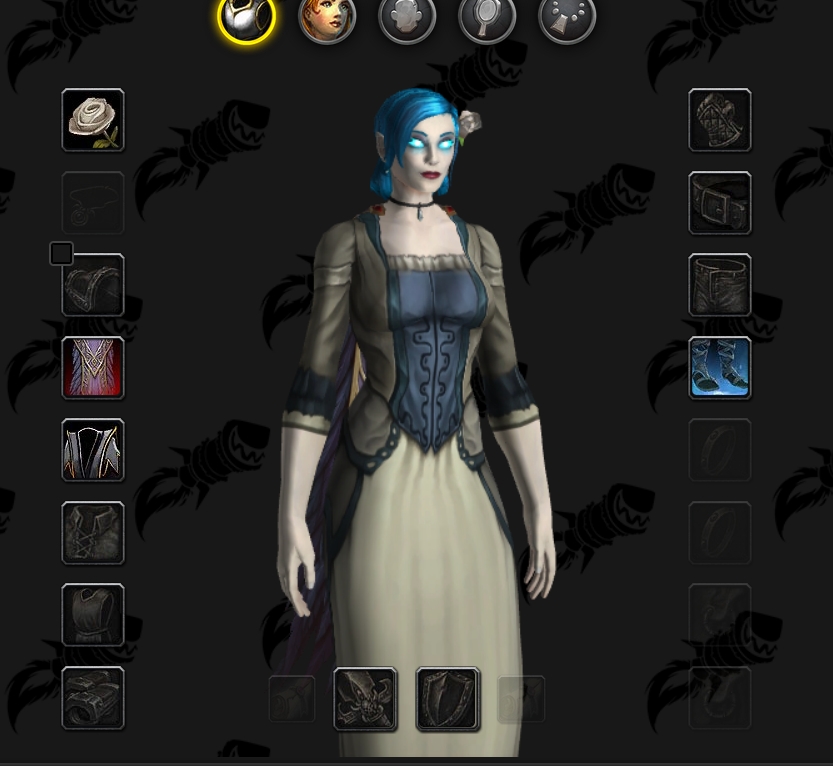This screenshot has width=833, height=766.
Task: Open the character face portrait tab
Action: (x=327, y=20)
